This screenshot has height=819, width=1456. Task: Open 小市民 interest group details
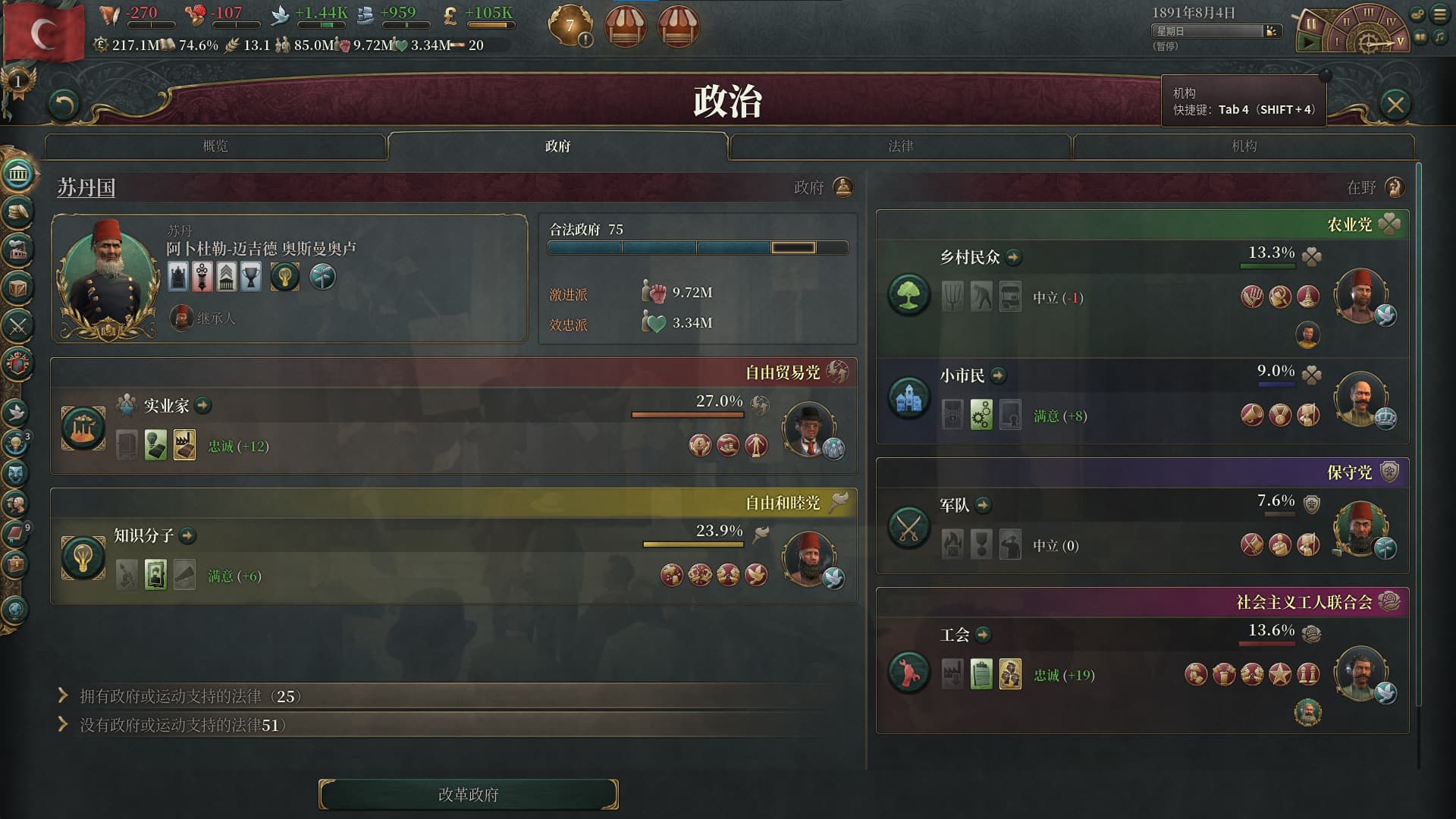[999, 375]
